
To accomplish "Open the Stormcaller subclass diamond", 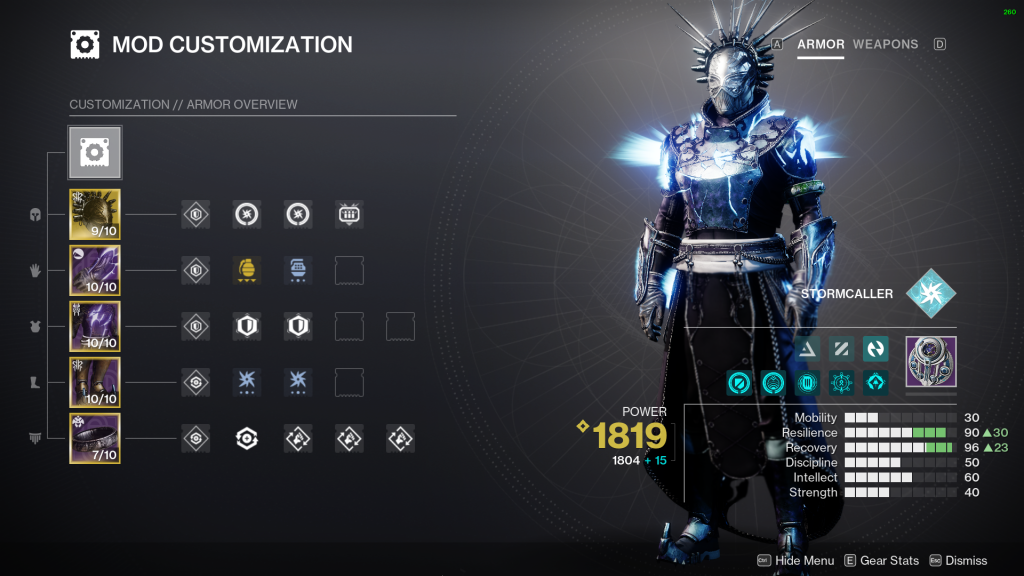I will point(930,294).
